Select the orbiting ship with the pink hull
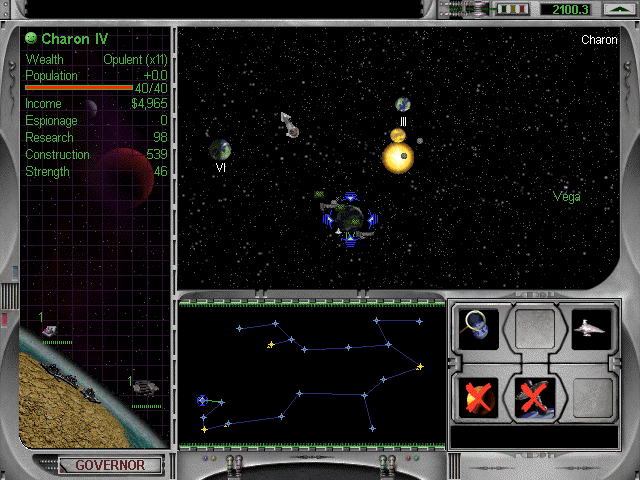This screenshot has width=640, height=480. pyautogui.click(x=290, y=125)
